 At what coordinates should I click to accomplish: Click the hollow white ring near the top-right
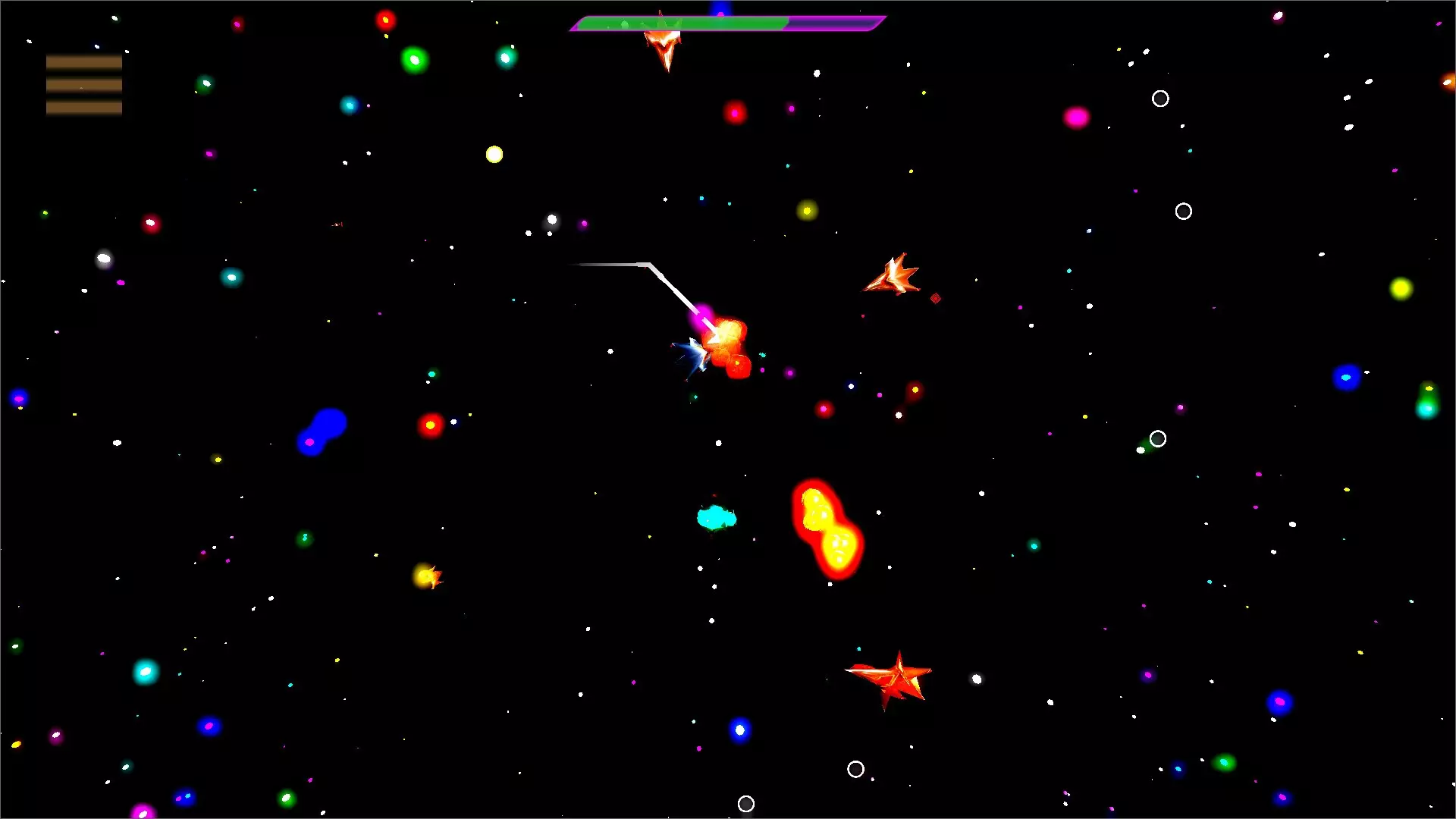pos(1160,99)
